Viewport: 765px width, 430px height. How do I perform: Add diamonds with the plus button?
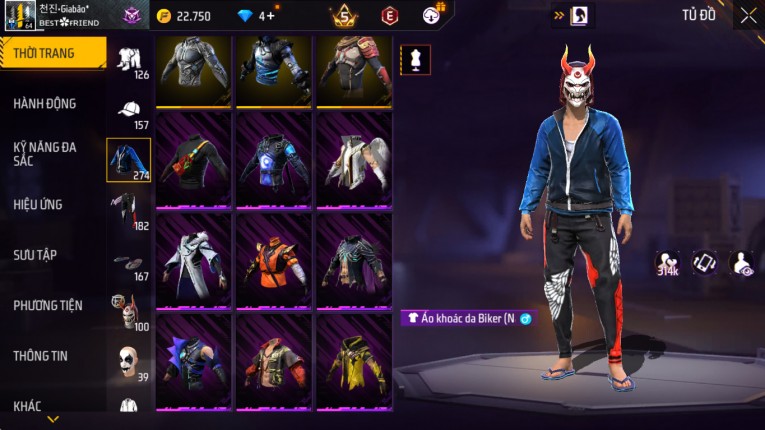click(270, 16)
